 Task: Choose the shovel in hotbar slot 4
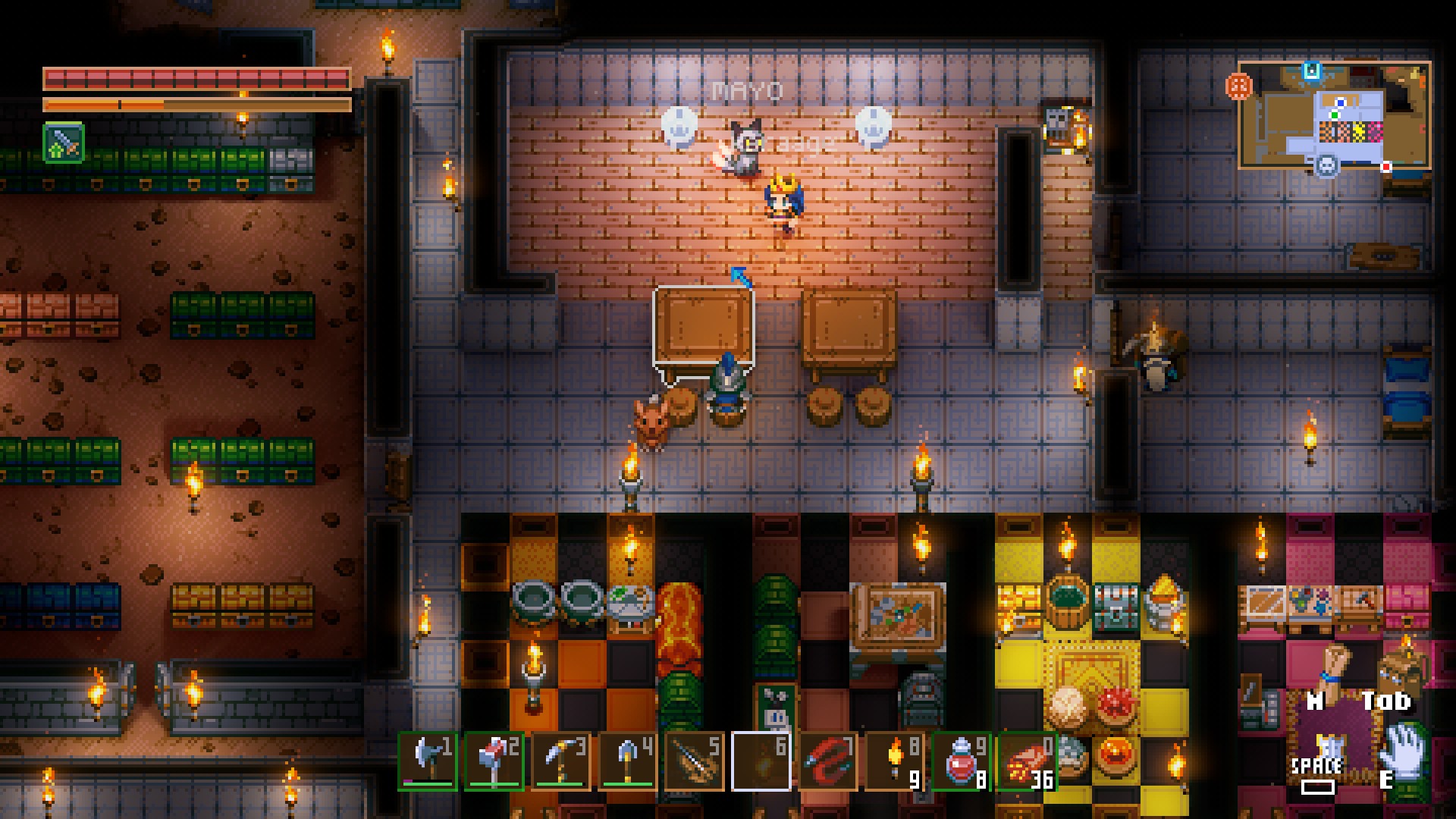pyautogui.click(x=628, y=761)
